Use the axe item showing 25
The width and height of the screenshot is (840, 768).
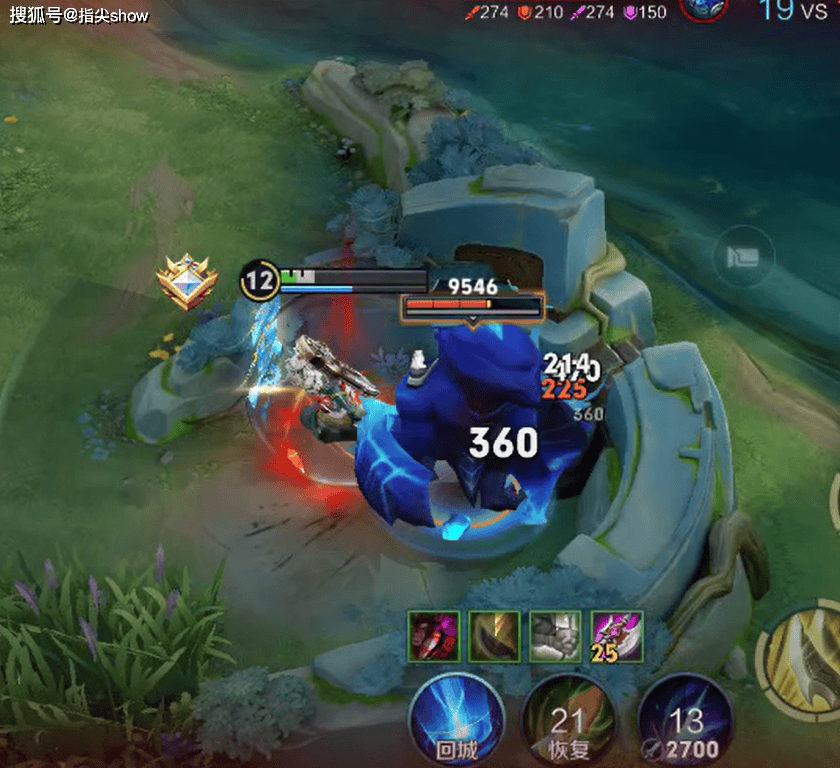coord(617,636)
